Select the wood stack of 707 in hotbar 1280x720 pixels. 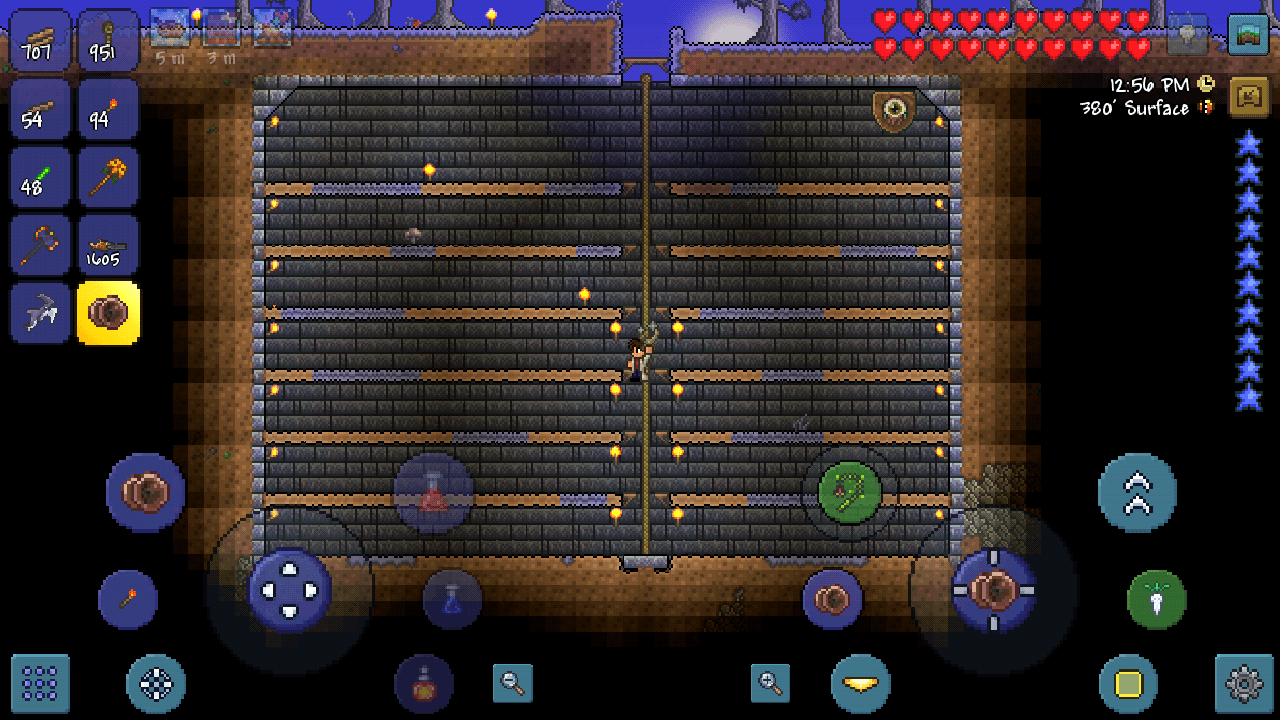(x=40, y=40)
